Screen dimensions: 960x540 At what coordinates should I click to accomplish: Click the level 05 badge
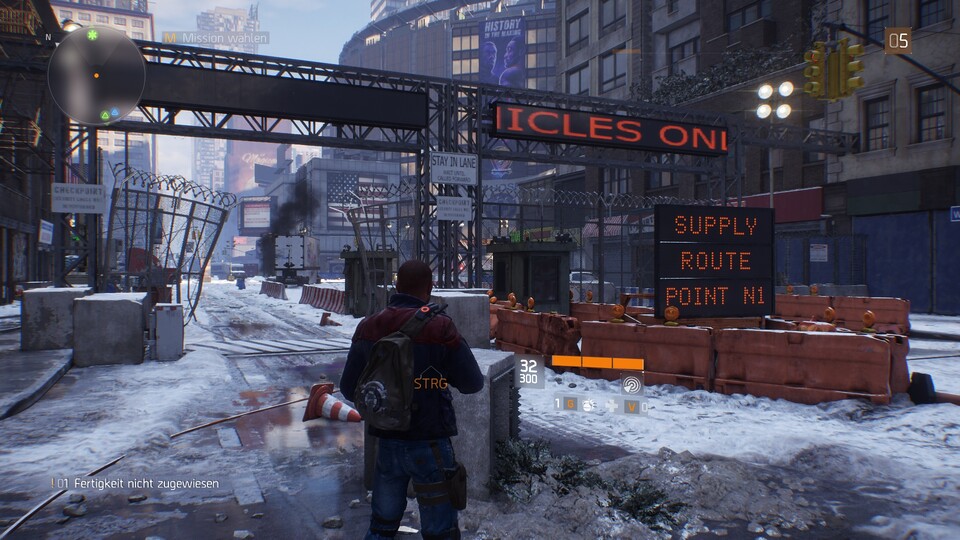tap(898, 40)
